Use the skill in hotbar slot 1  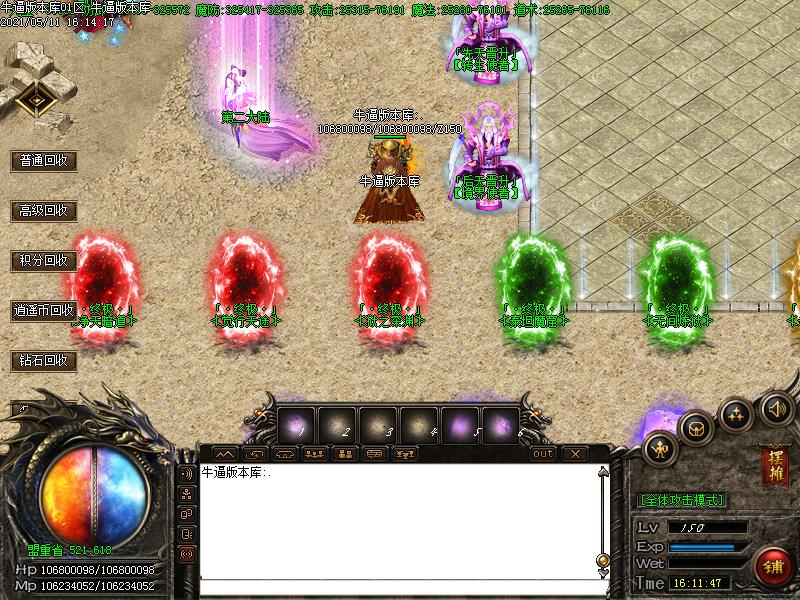click(297, 423)
